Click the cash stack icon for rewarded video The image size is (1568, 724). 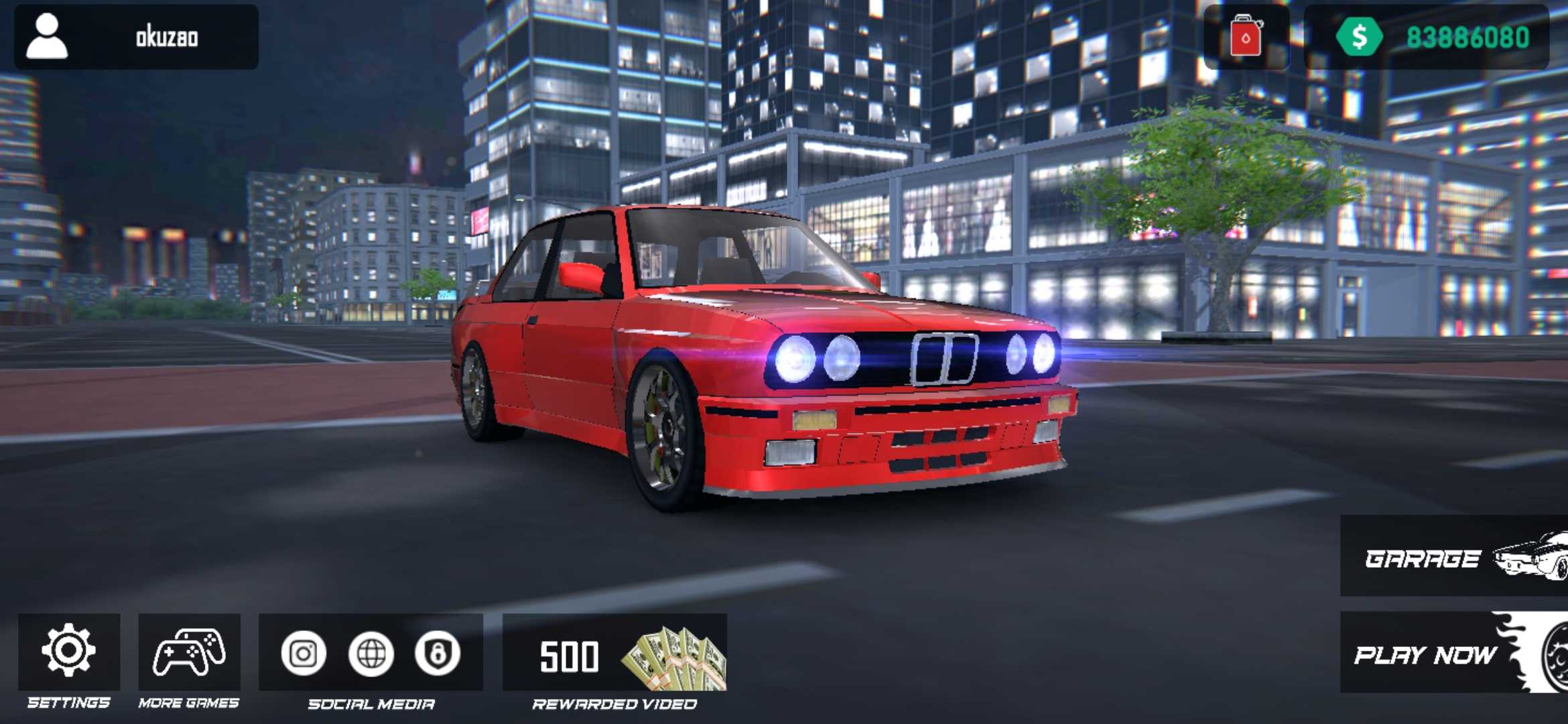point(672,659)
